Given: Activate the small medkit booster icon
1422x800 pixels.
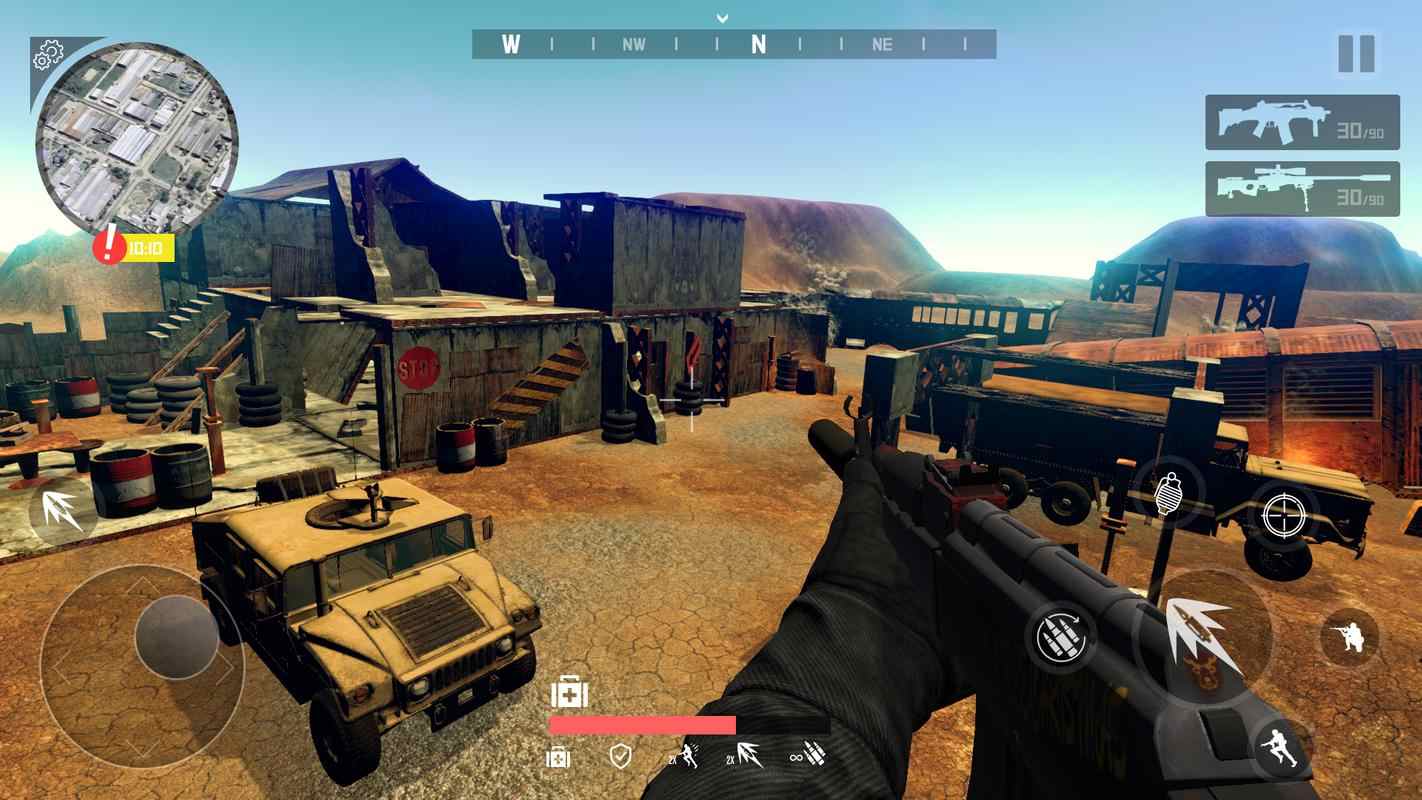Looking at the screenshot, I should coord(558,757).
